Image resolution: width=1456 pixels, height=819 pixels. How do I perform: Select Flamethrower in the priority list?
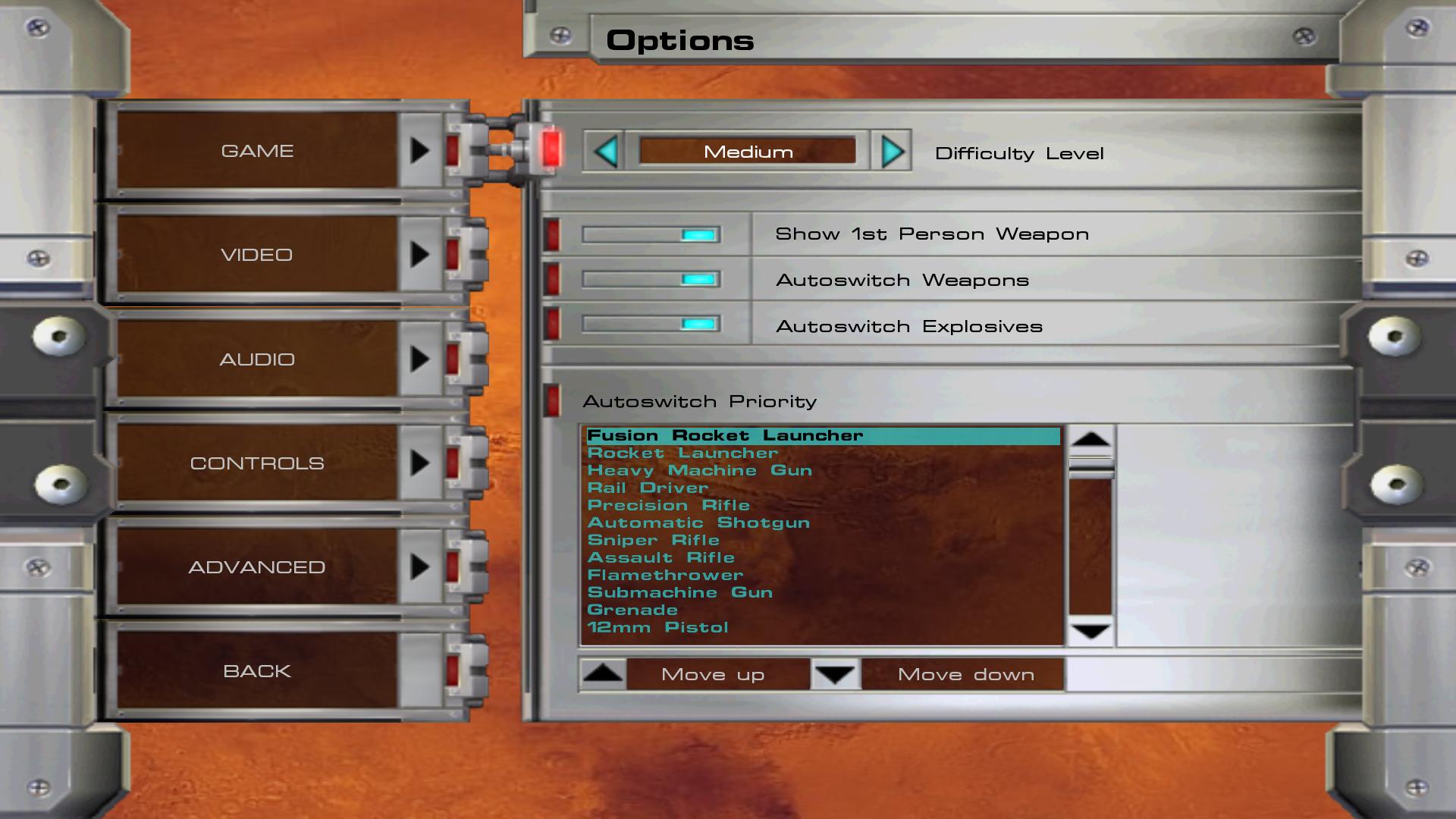coord(665,576)
